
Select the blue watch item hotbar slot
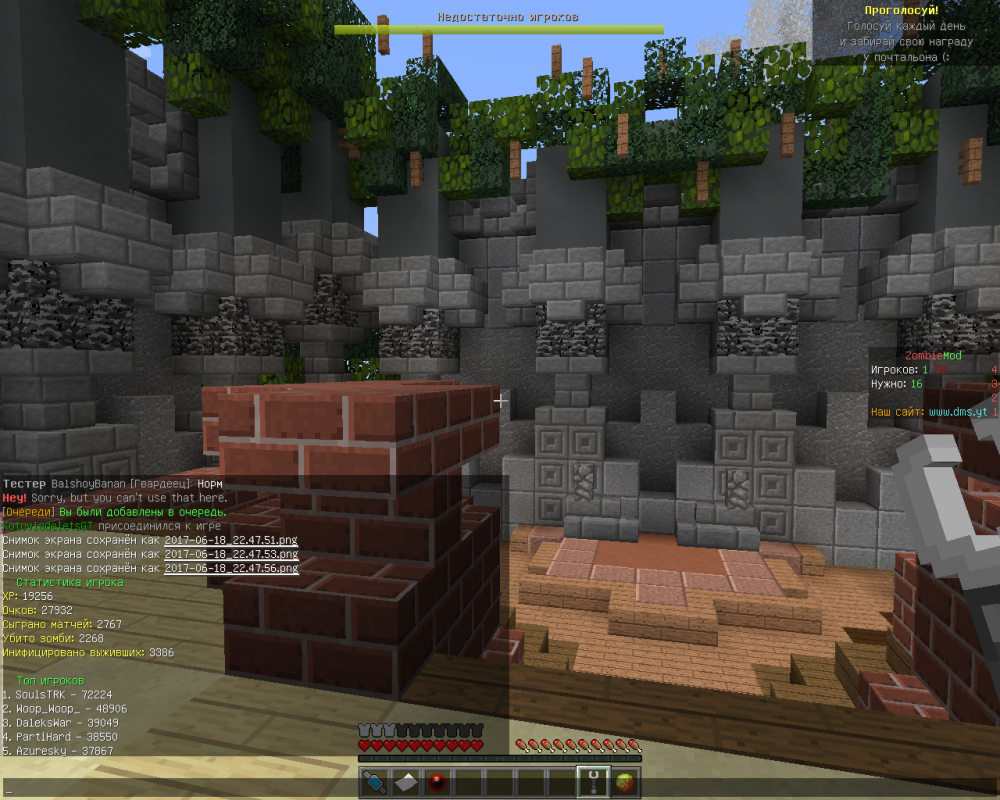coord(375,782)
